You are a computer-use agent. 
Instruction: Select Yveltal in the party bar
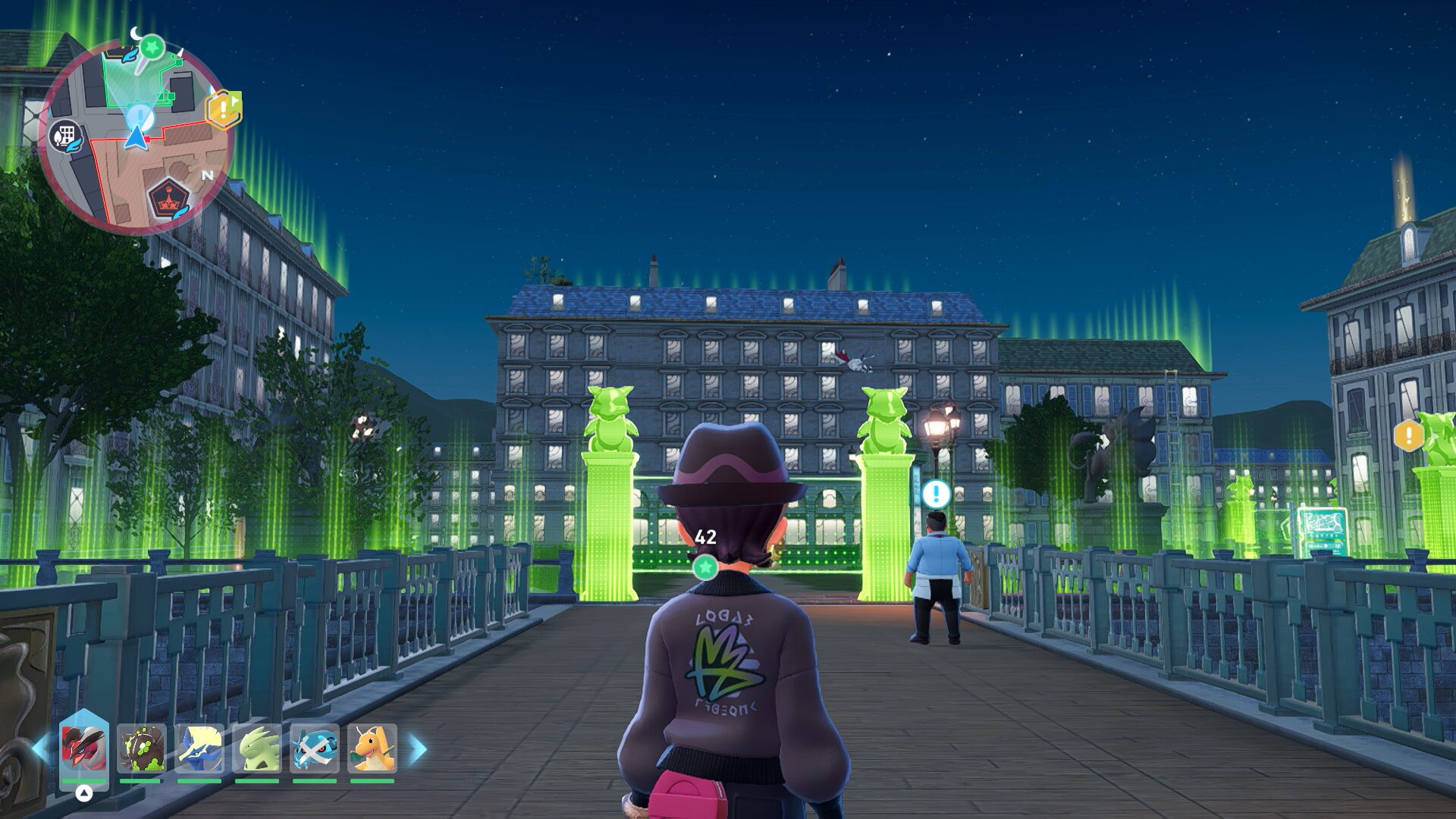[x=83, y=748]
